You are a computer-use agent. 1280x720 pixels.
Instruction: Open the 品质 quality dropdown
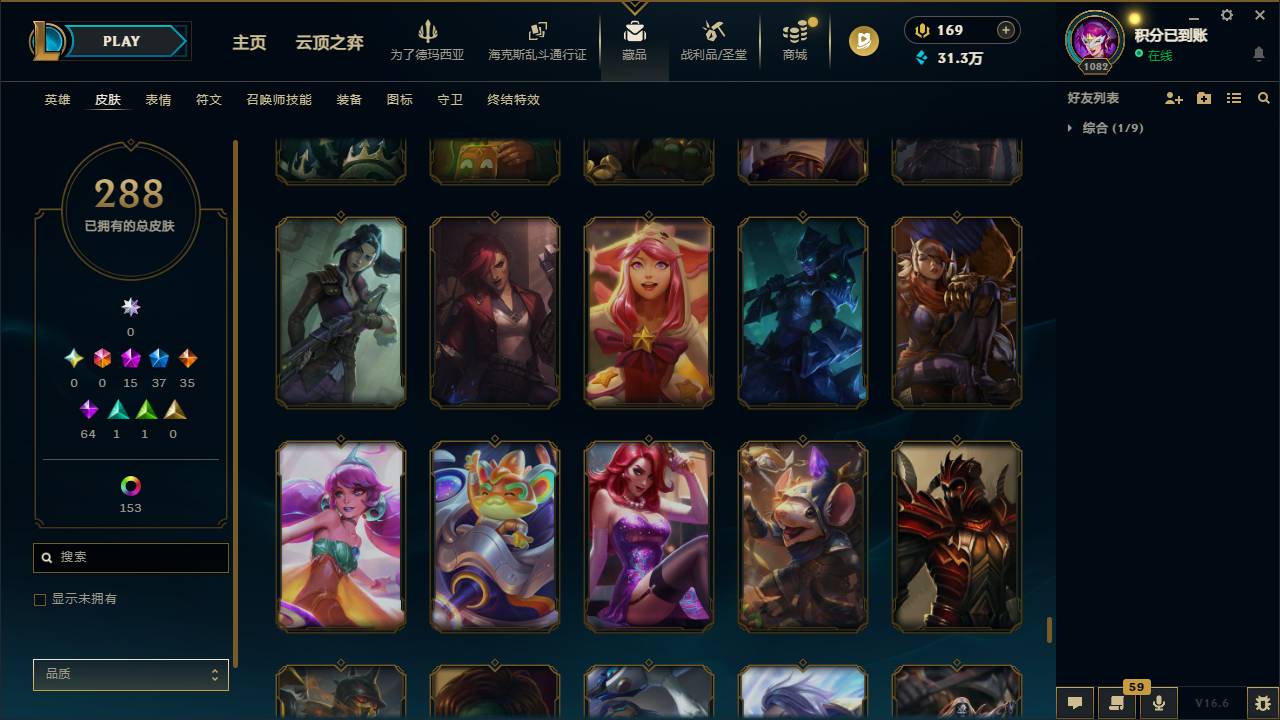130,674
